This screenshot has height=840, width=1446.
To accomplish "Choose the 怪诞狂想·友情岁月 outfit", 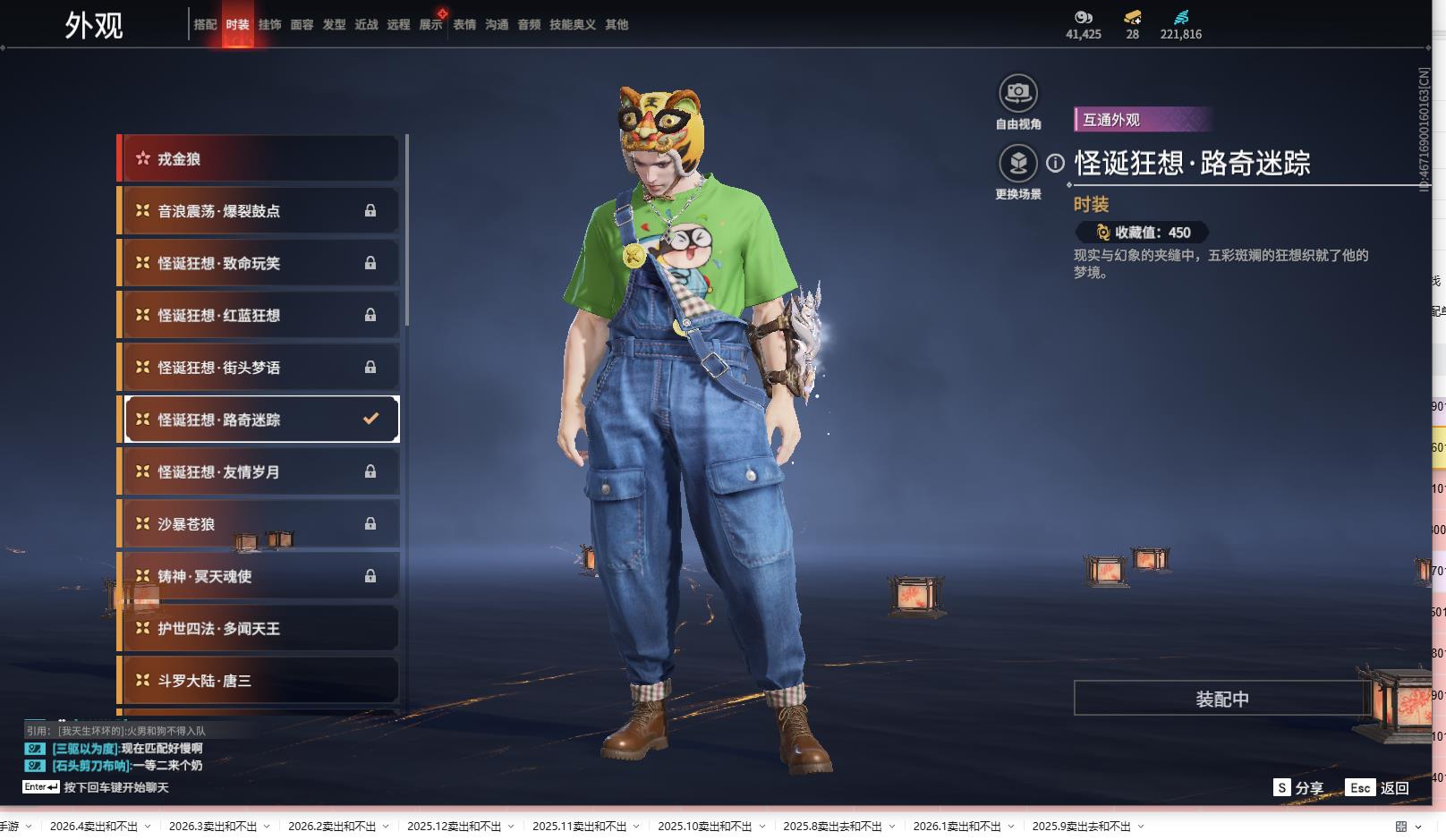I will 259,472.
